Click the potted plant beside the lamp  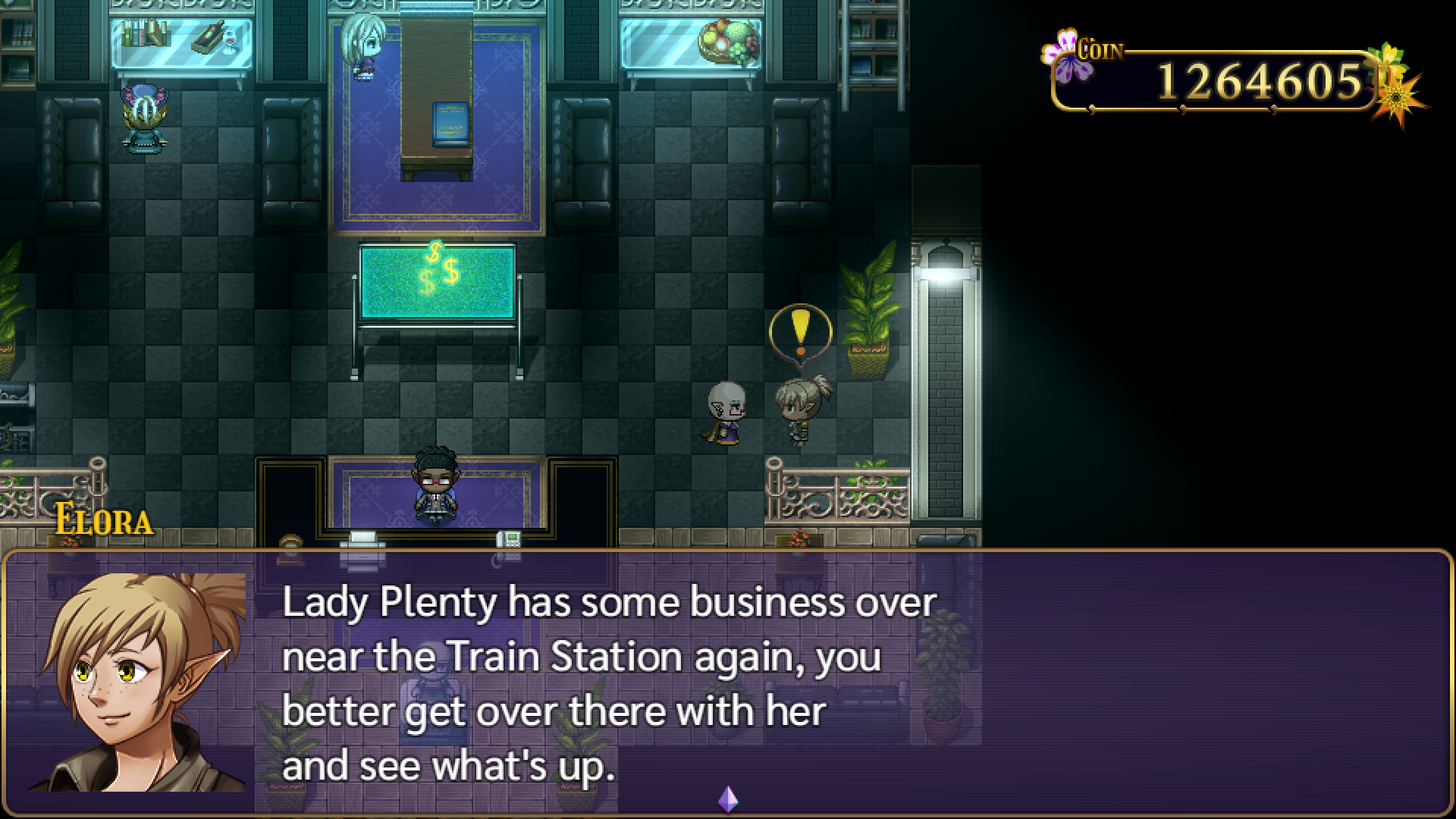[868, 311]
